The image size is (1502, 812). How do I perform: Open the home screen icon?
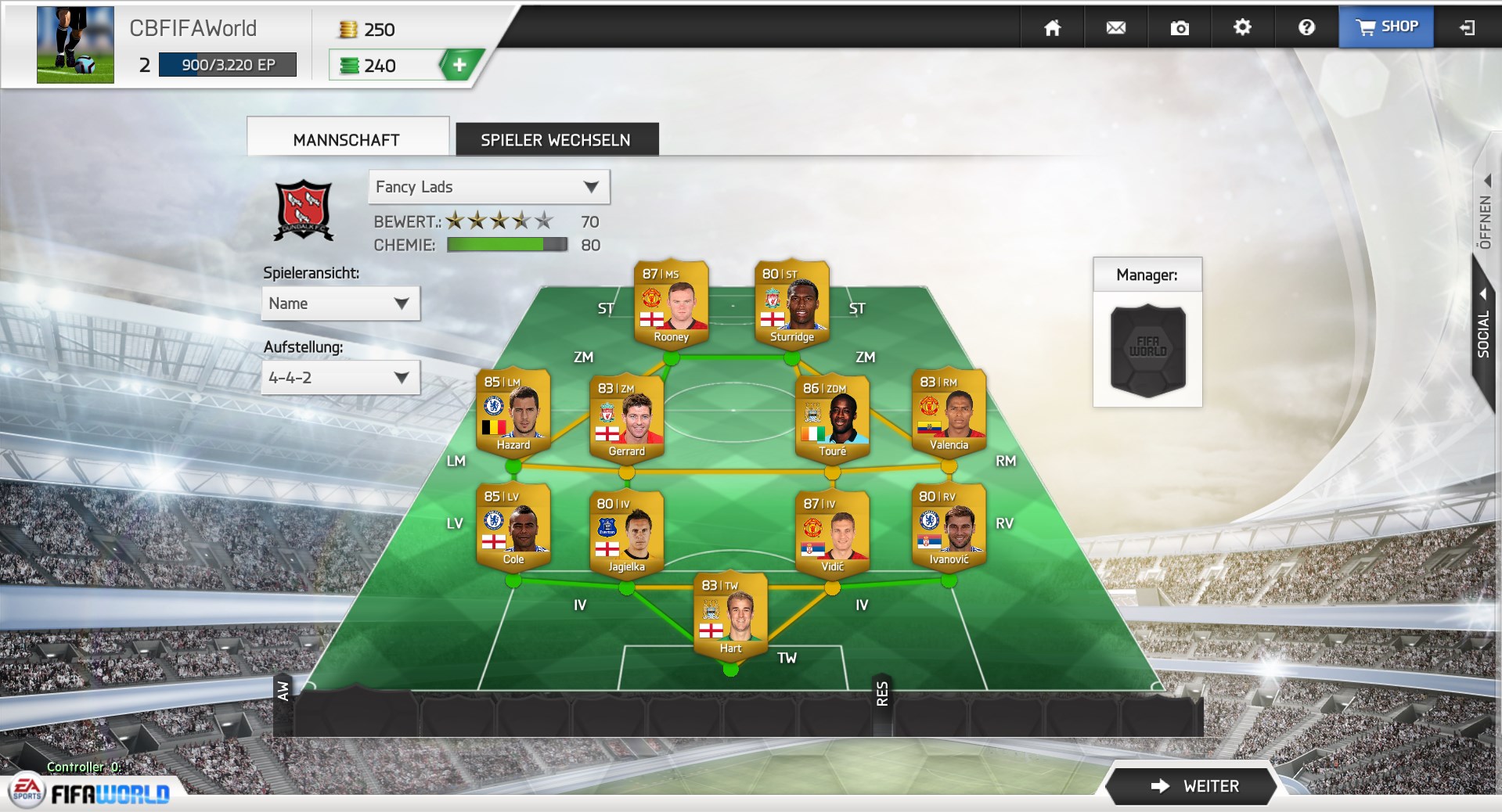1052,28
